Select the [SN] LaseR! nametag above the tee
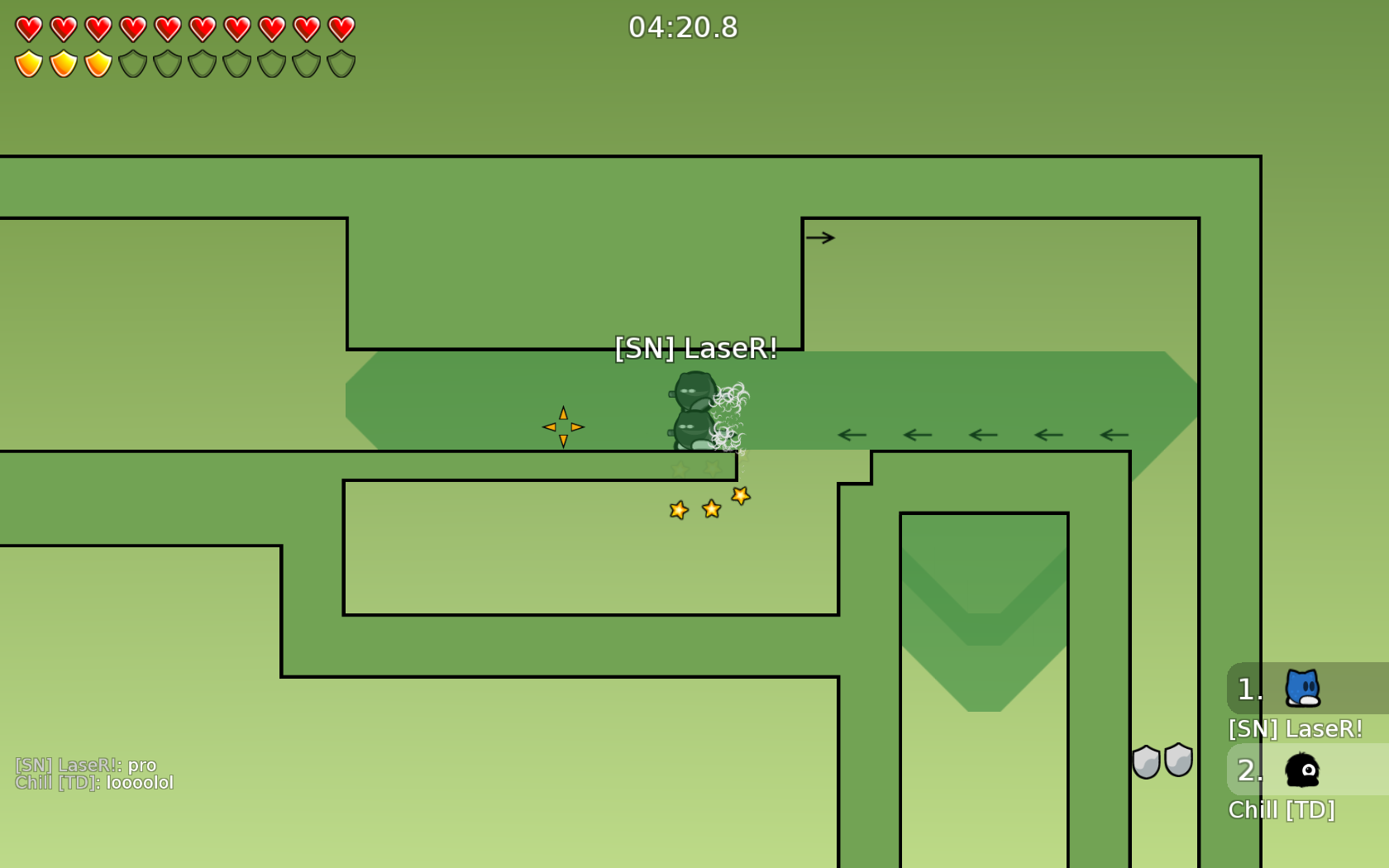Viewport: 1389px width, 868px height. (x=695, y=349)
